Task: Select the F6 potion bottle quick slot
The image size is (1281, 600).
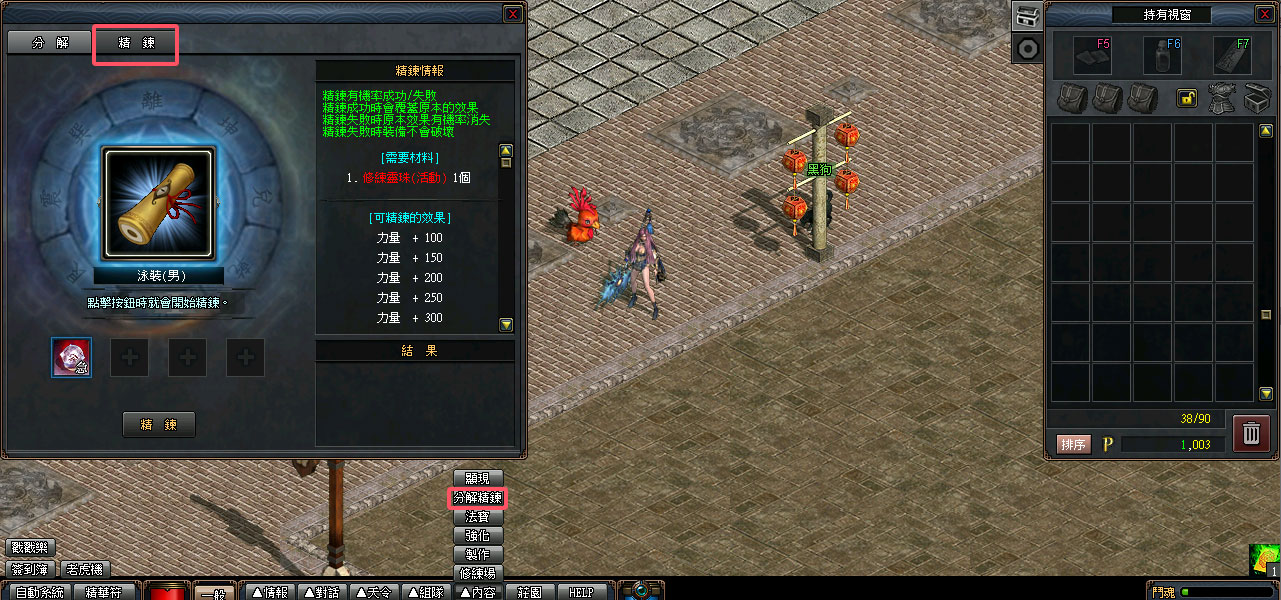Action: [x=1162, y=56]
